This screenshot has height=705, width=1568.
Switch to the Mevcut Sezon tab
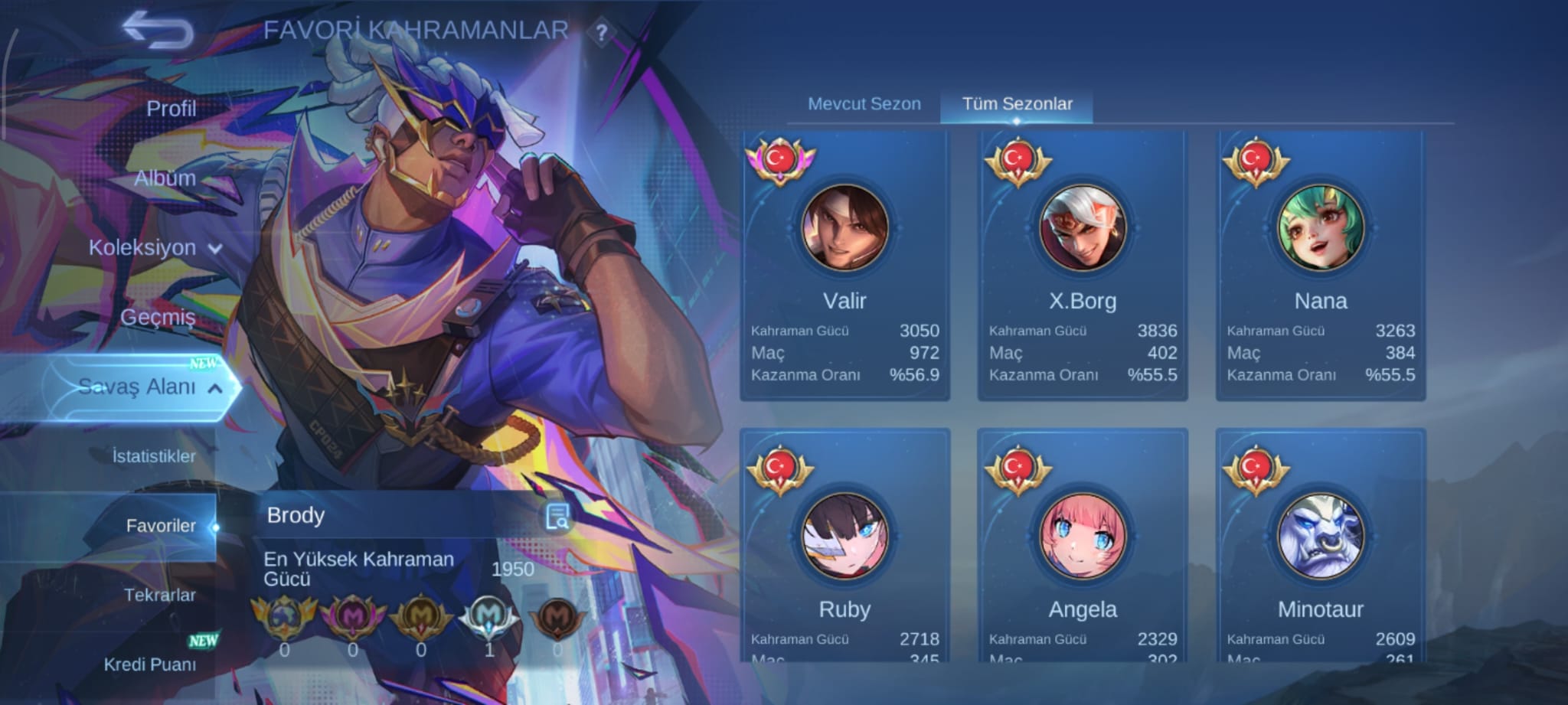(864, 104)
